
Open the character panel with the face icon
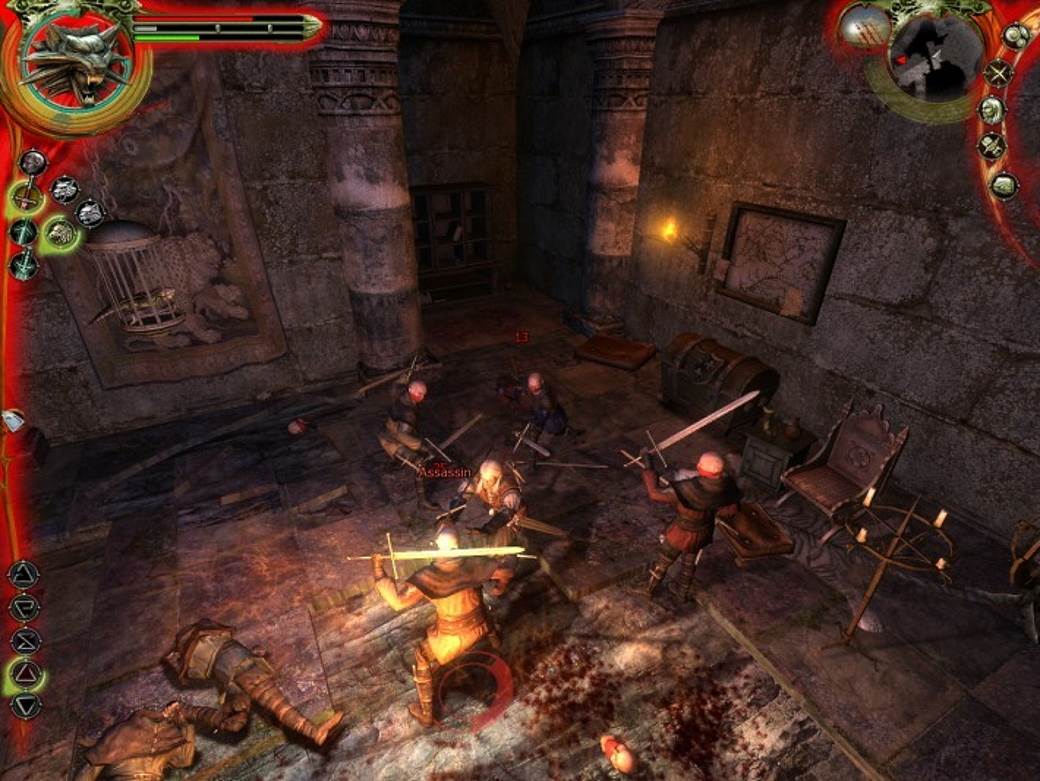pos(991,110)
